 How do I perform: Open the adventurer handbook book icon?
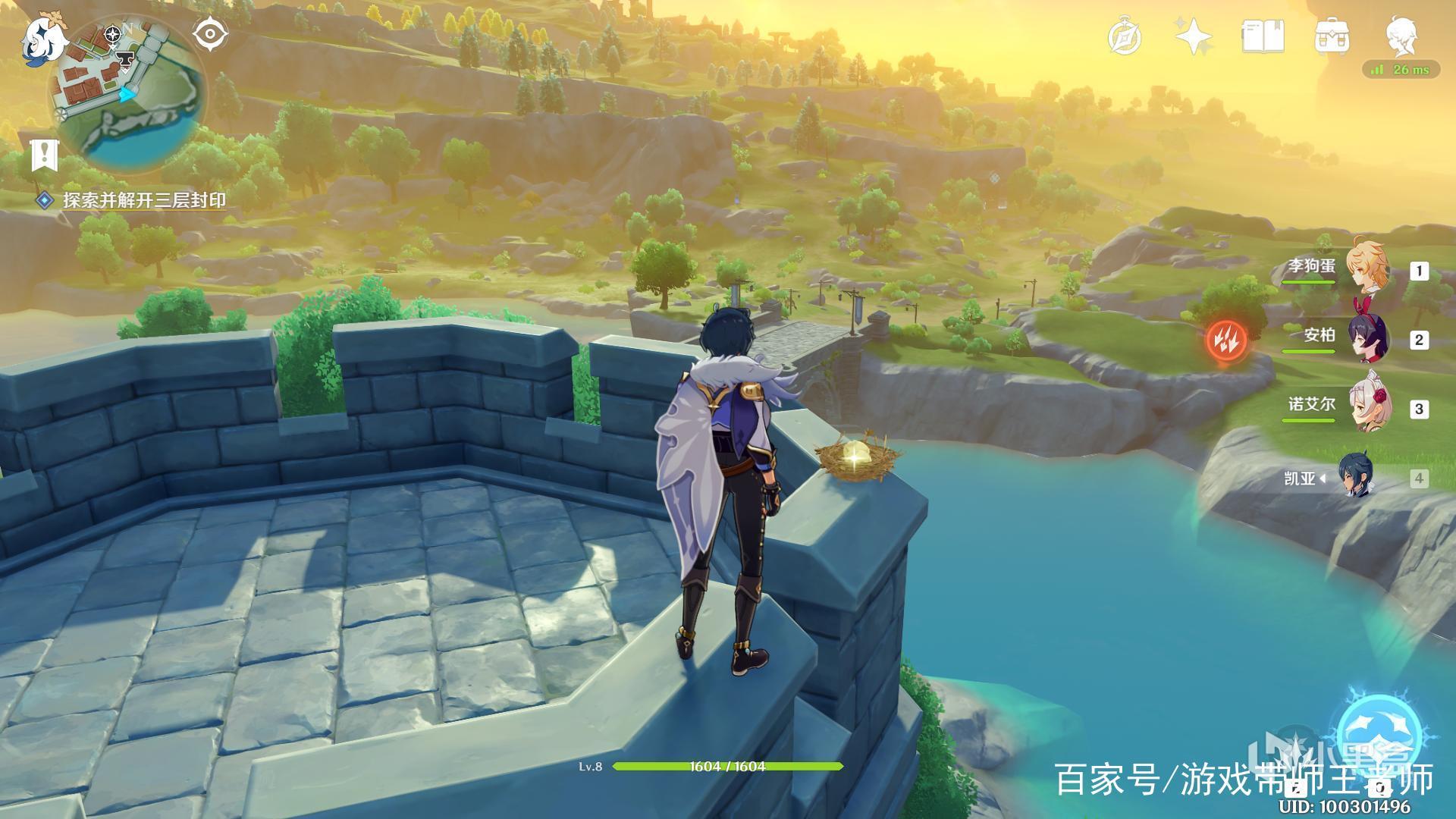(x=1263, y=36)
